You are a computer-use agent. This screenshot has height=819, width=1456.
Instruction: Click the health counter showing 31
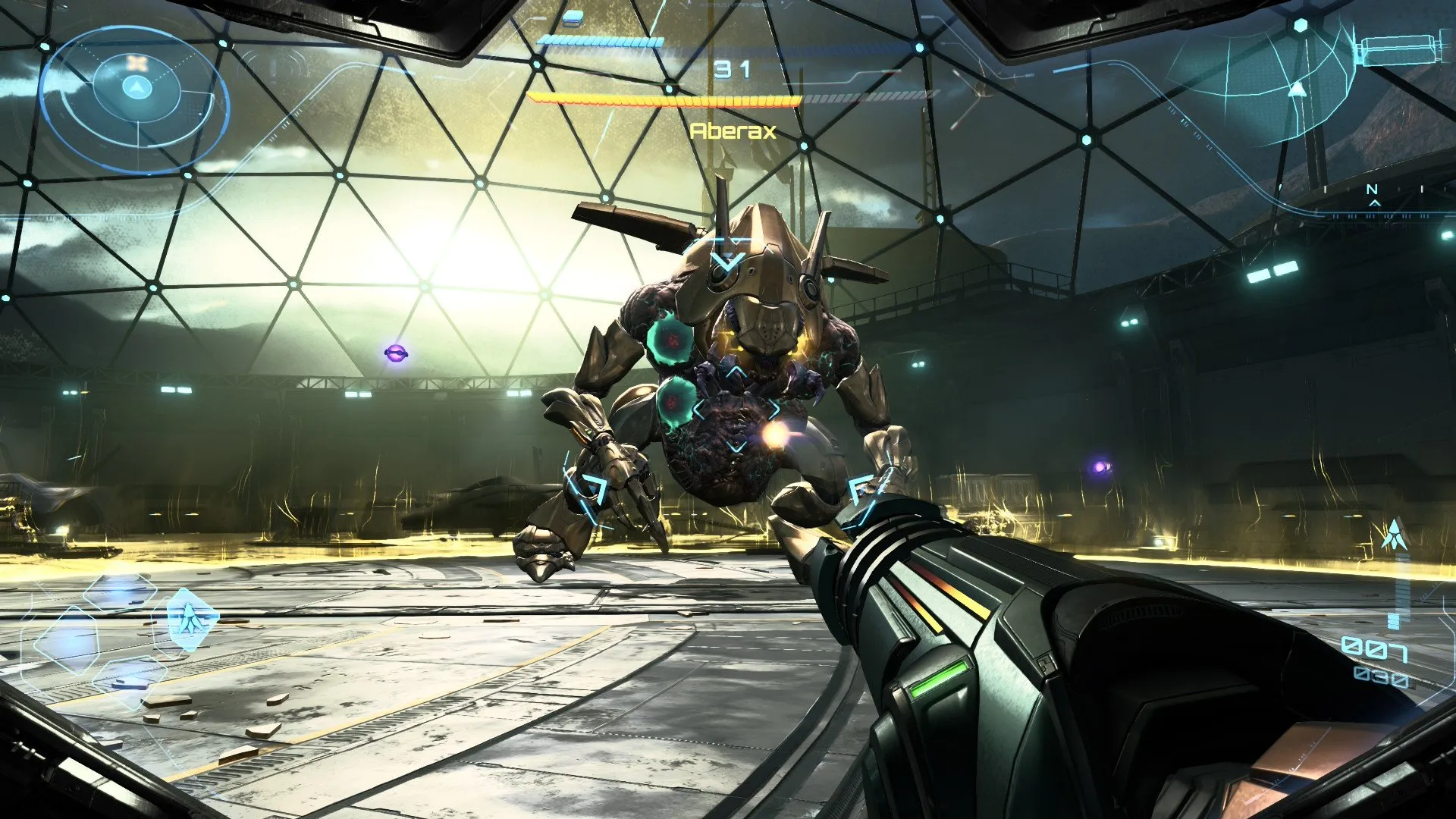(x=730, y=69)
